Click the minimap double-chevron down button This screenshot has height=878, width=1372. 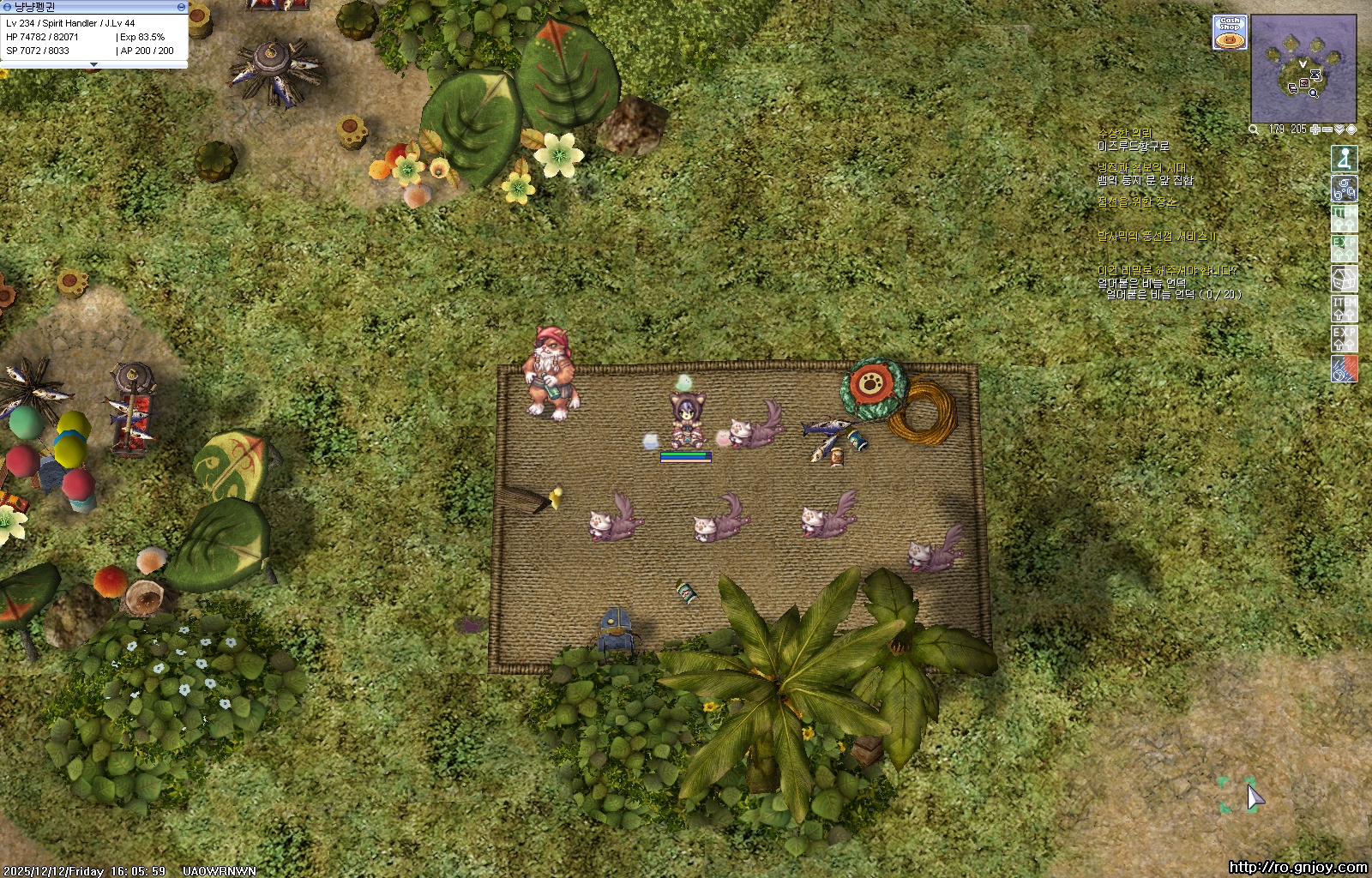(x=1339, y=129)
